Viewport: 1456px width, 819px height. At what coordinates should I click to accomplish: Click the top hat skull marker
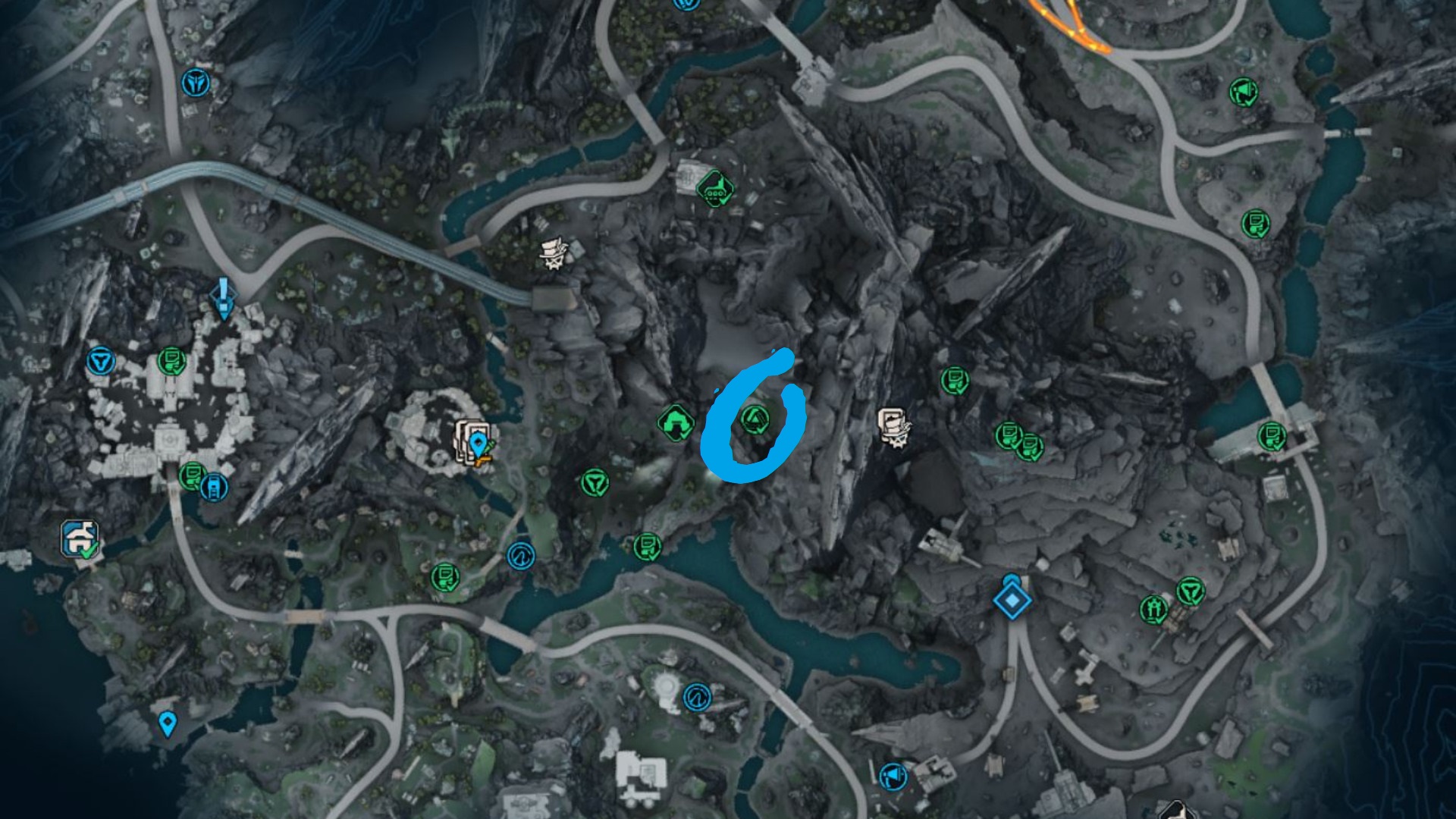click(x=554, y=253)
